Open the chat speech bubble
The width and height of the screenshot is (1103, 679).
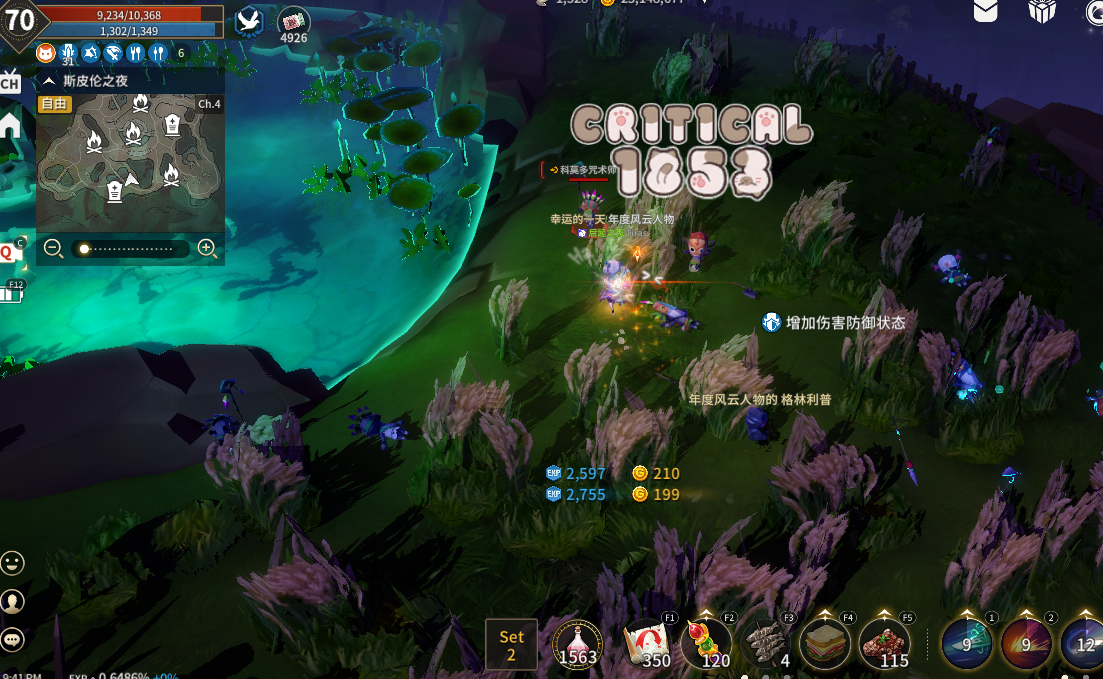point(12,639)
